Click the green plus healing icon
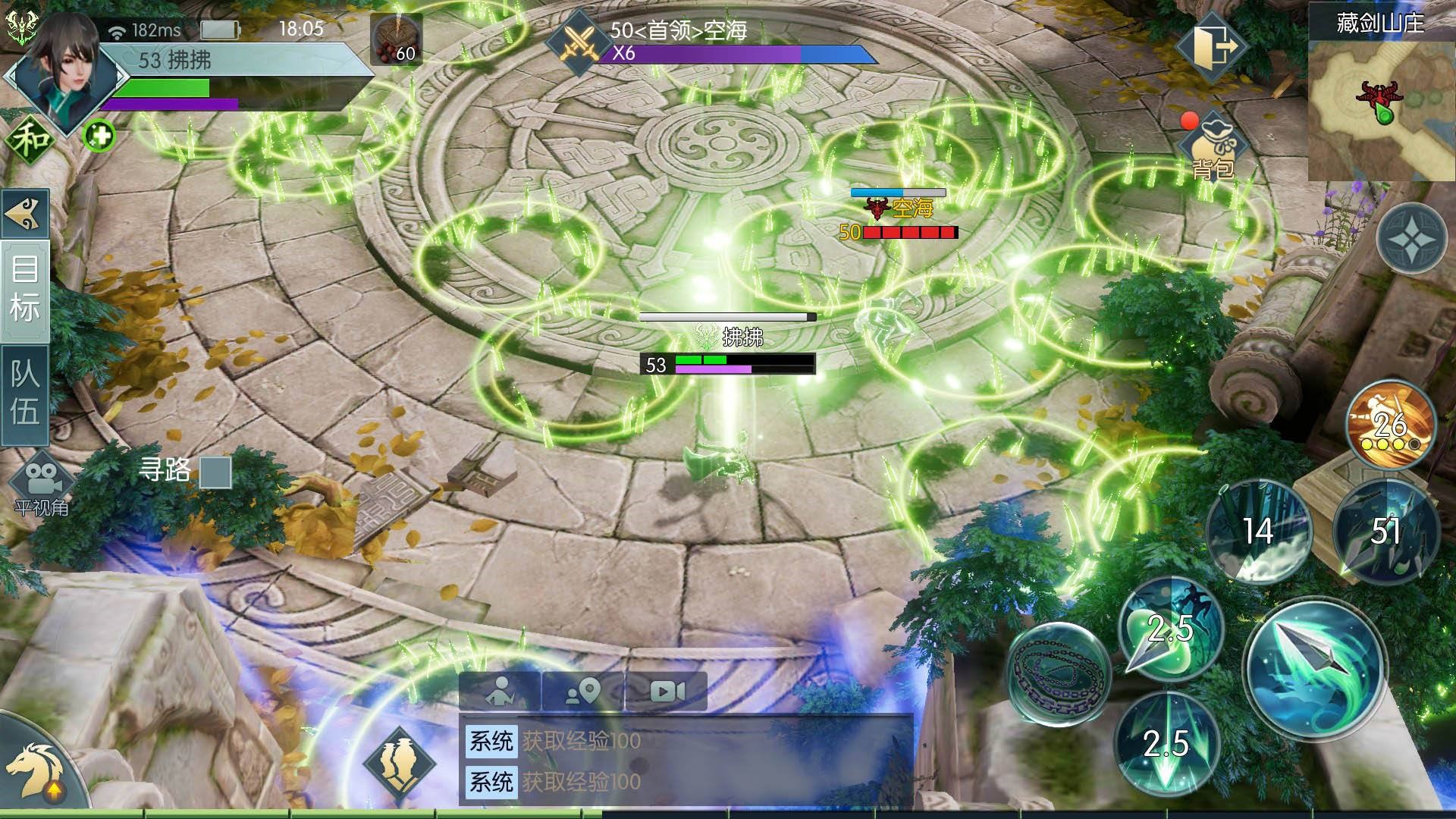Image resolution: width=1456 pixels, height=819 pixels. pos(99,136)
